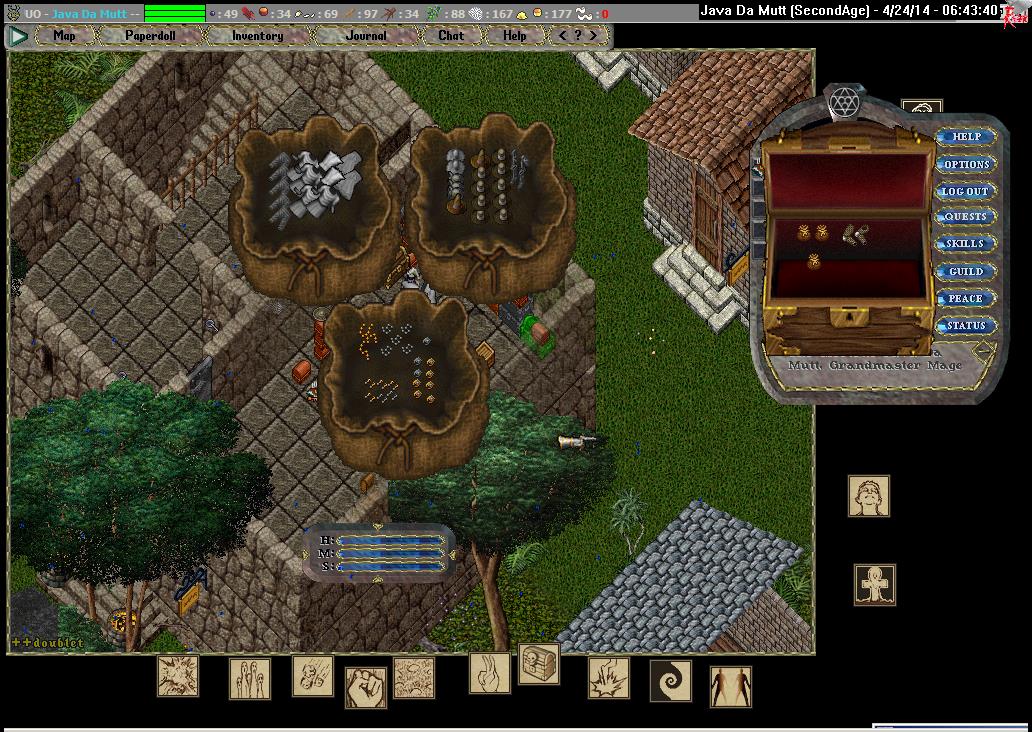The width and height of the screenshot is (1032, 732).
Task: Click the HELP button on the paperdoll
Action: pyautogui.click(x=966, y=137)
